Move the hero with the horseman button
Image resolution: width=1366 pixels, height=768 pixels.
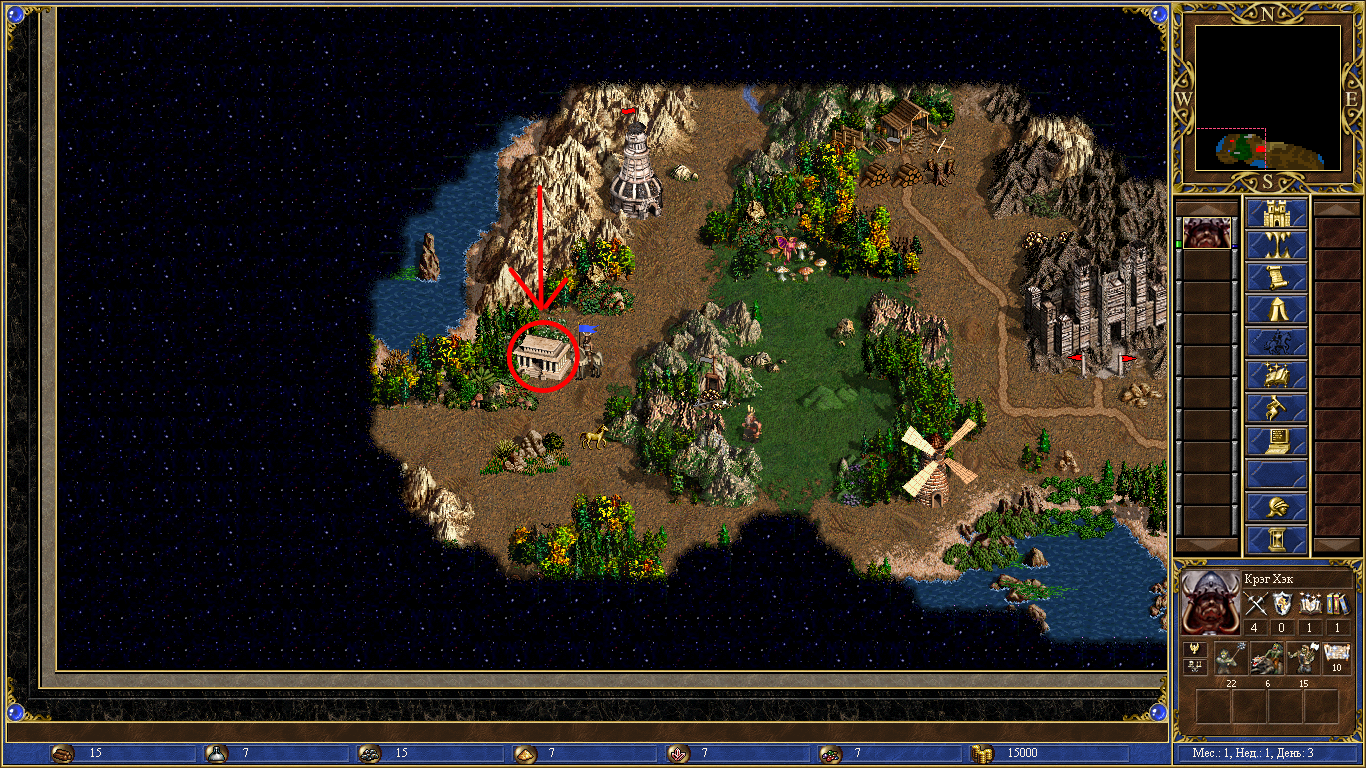click(1276, 343)
